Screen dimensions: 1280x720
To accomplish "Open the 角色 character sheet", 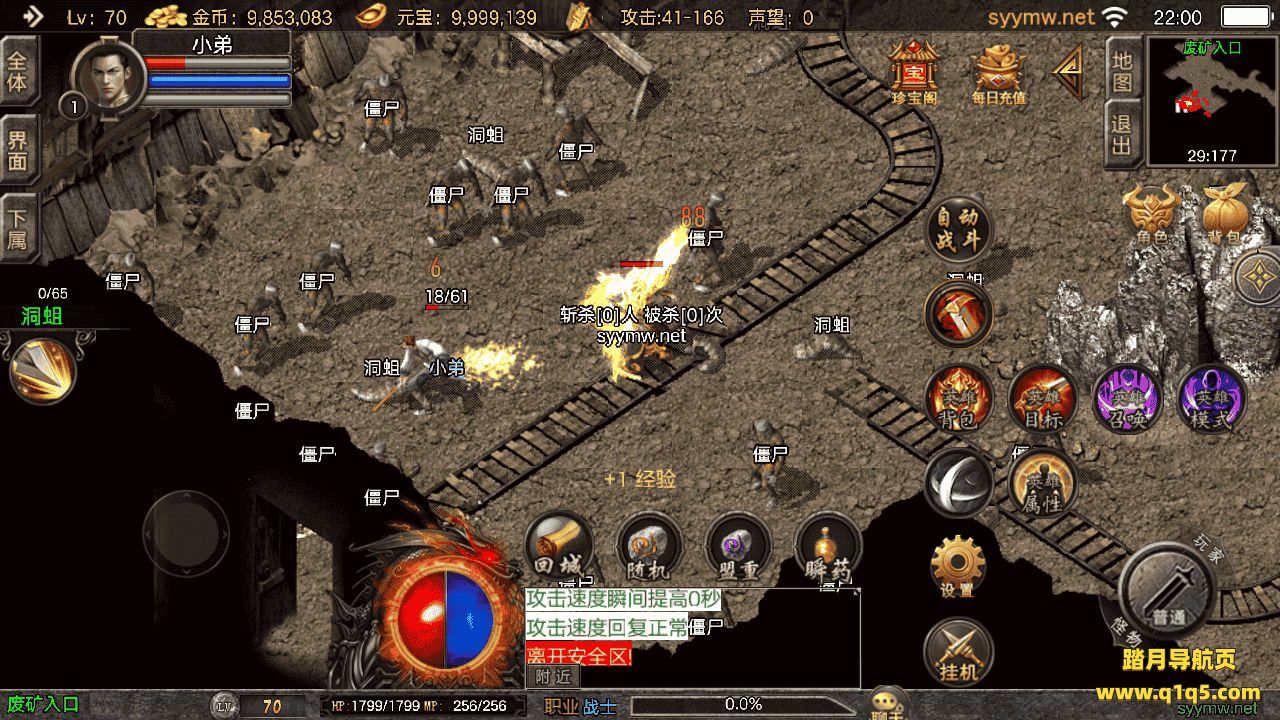I will [1151, 214].
